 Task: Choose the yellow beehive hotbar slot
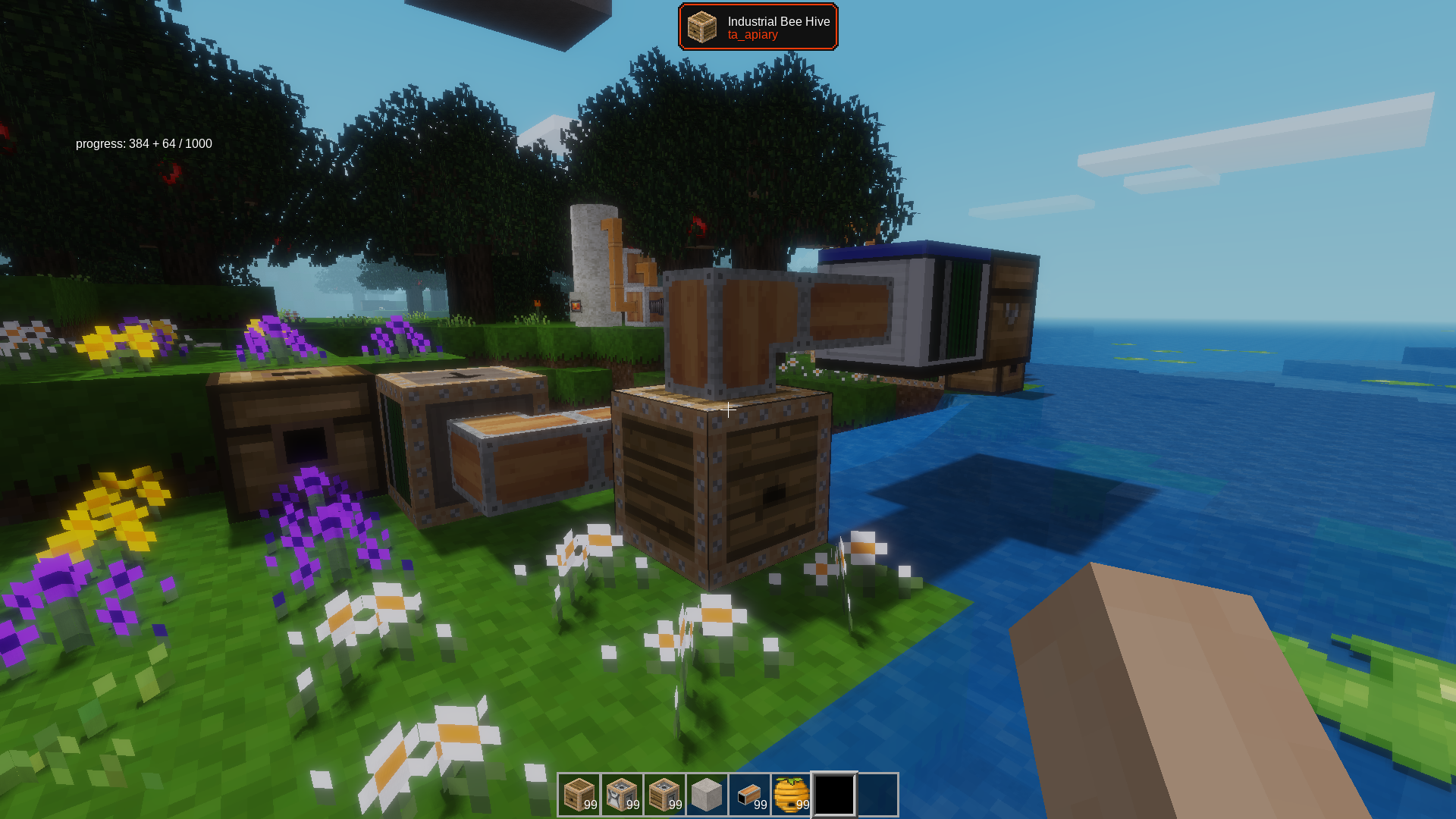click(792, 795)
